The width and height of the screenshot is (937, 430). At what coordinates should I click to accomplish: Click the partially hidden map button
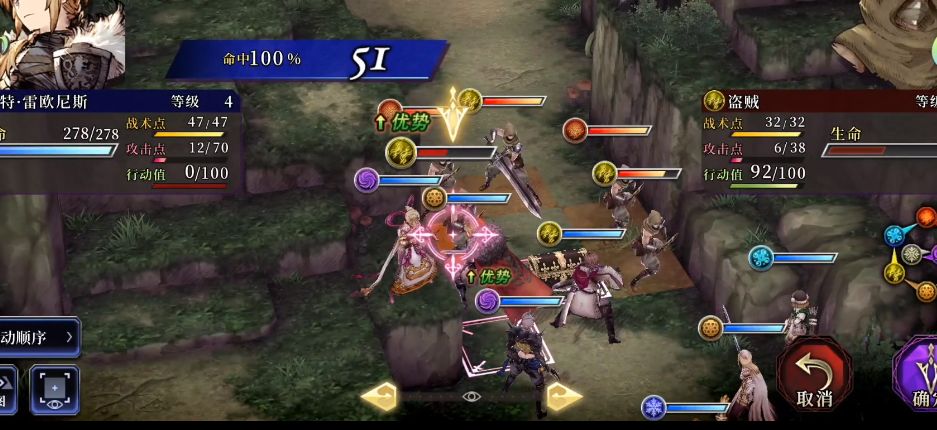[8, 389]
